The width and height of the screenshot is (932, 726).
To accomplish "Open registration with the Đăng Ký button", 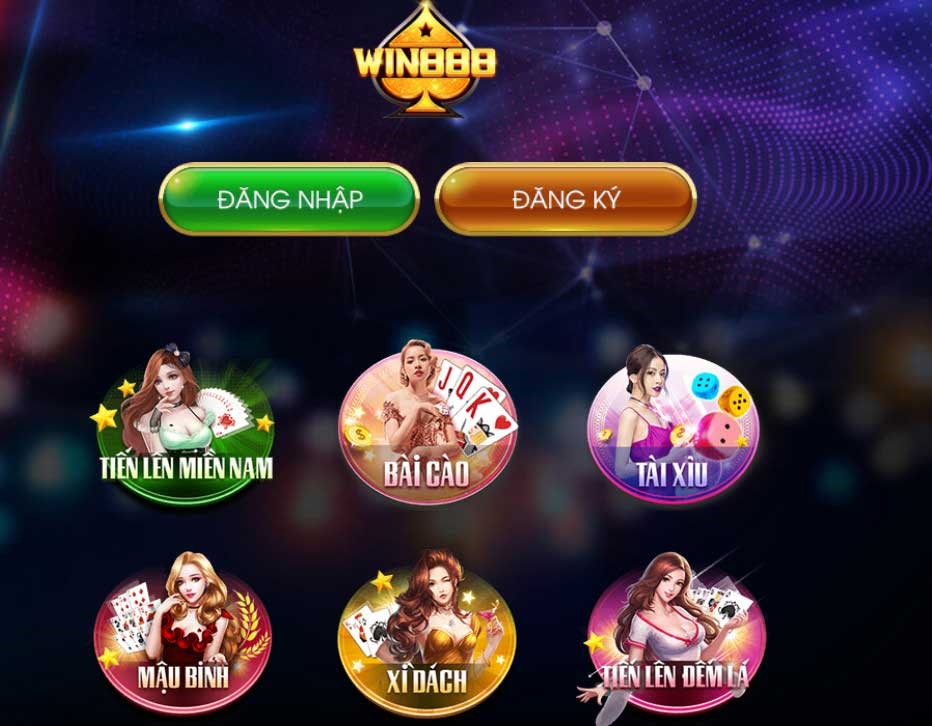I will pyautogui.click(x=565, y=198).
